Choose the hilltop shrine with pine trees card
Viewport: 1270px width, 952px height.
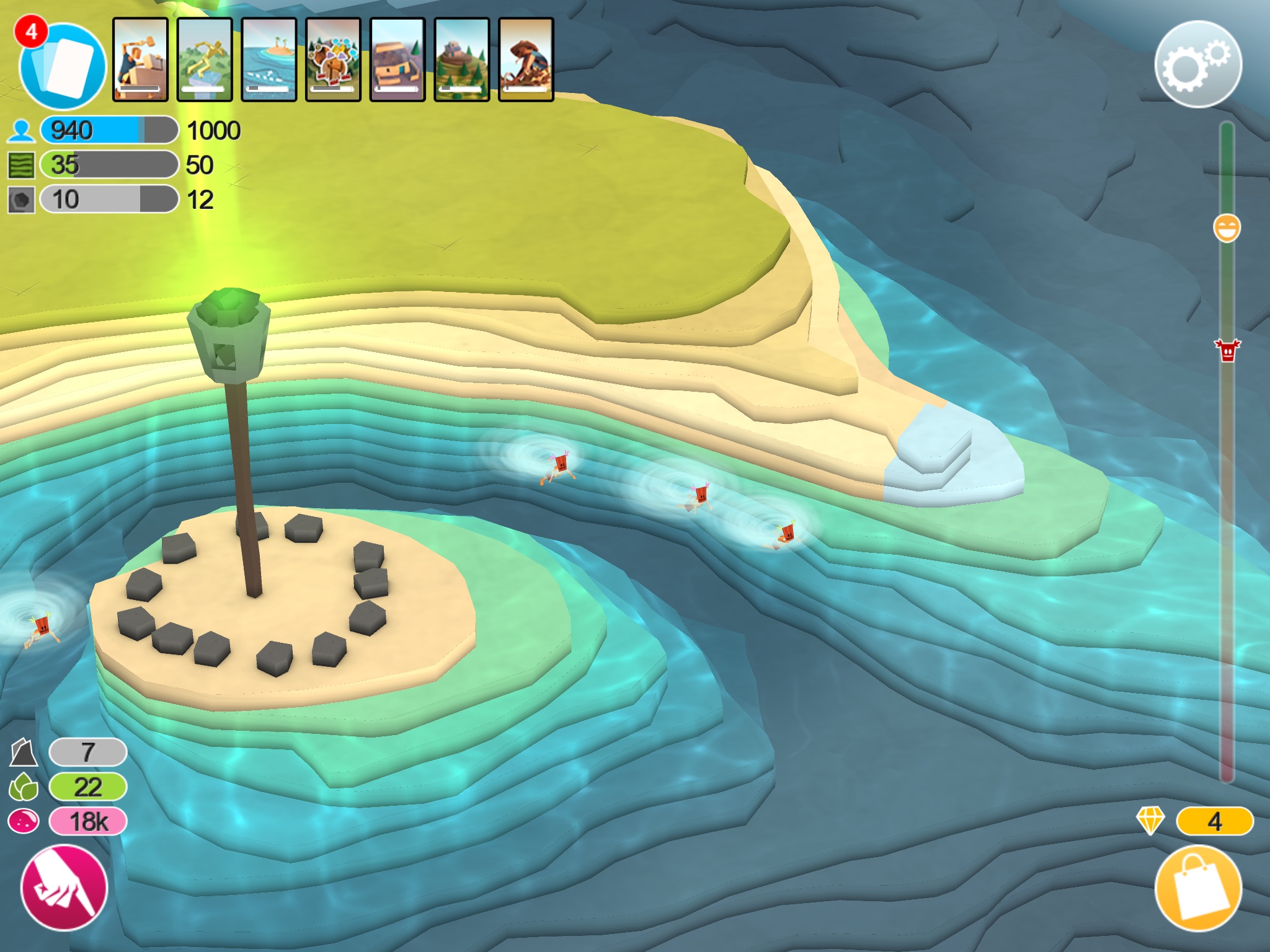tap(462, 59)
